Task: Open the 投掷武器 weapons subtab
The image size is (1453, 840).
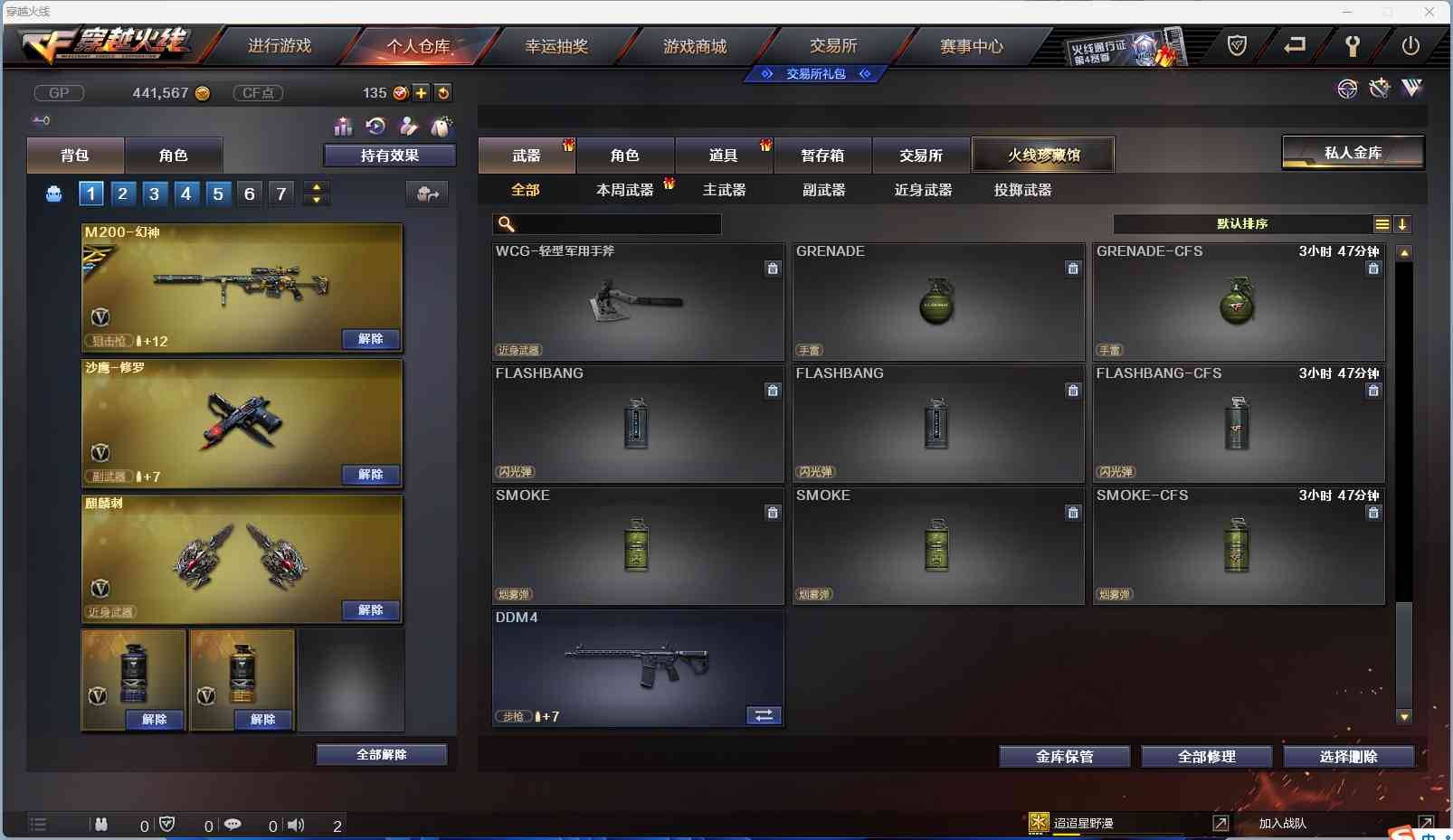Action: tap(1023, 190)
